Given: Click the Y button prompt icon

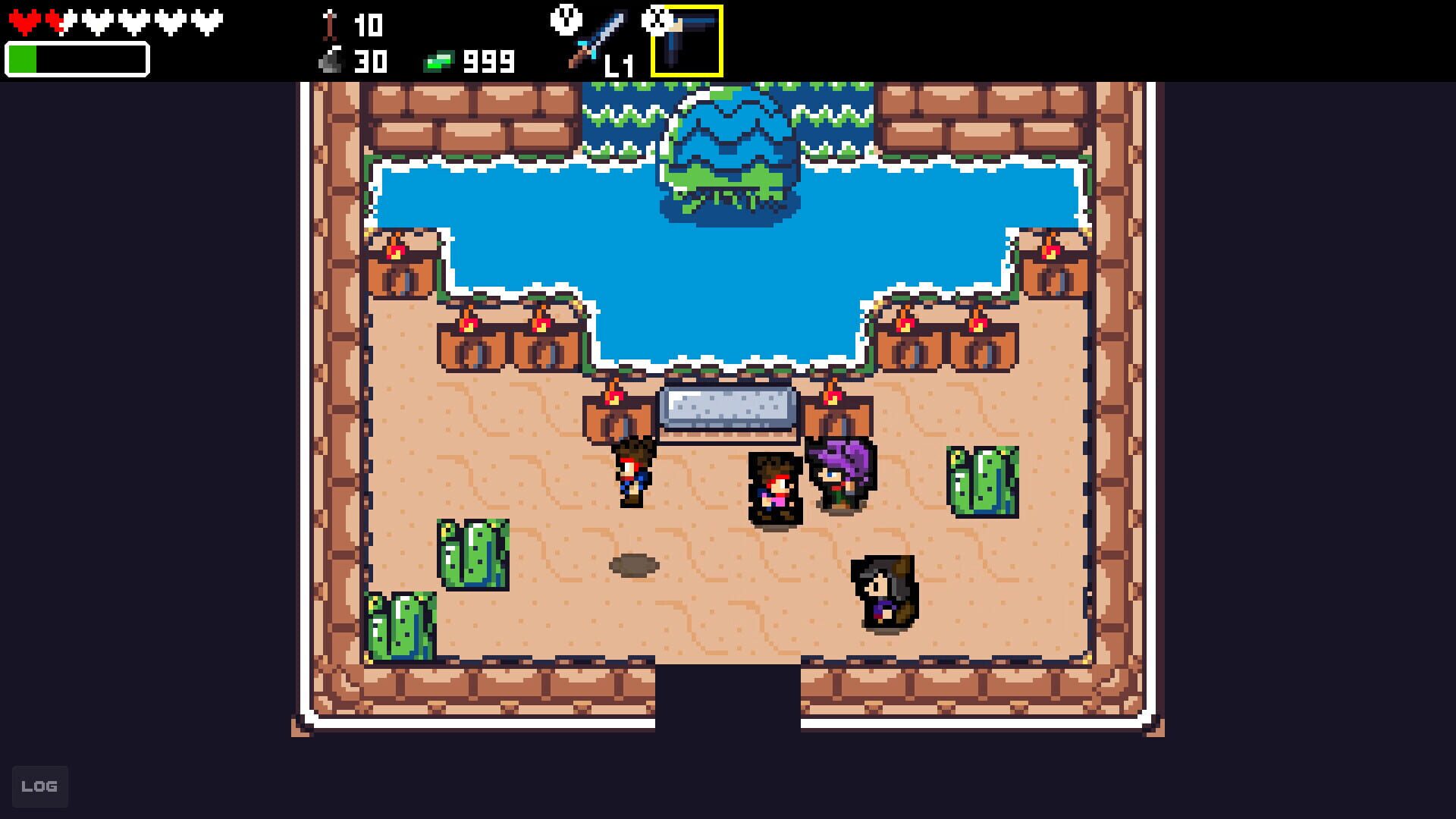Looking at the screenshot, I should tap(565, 19).
